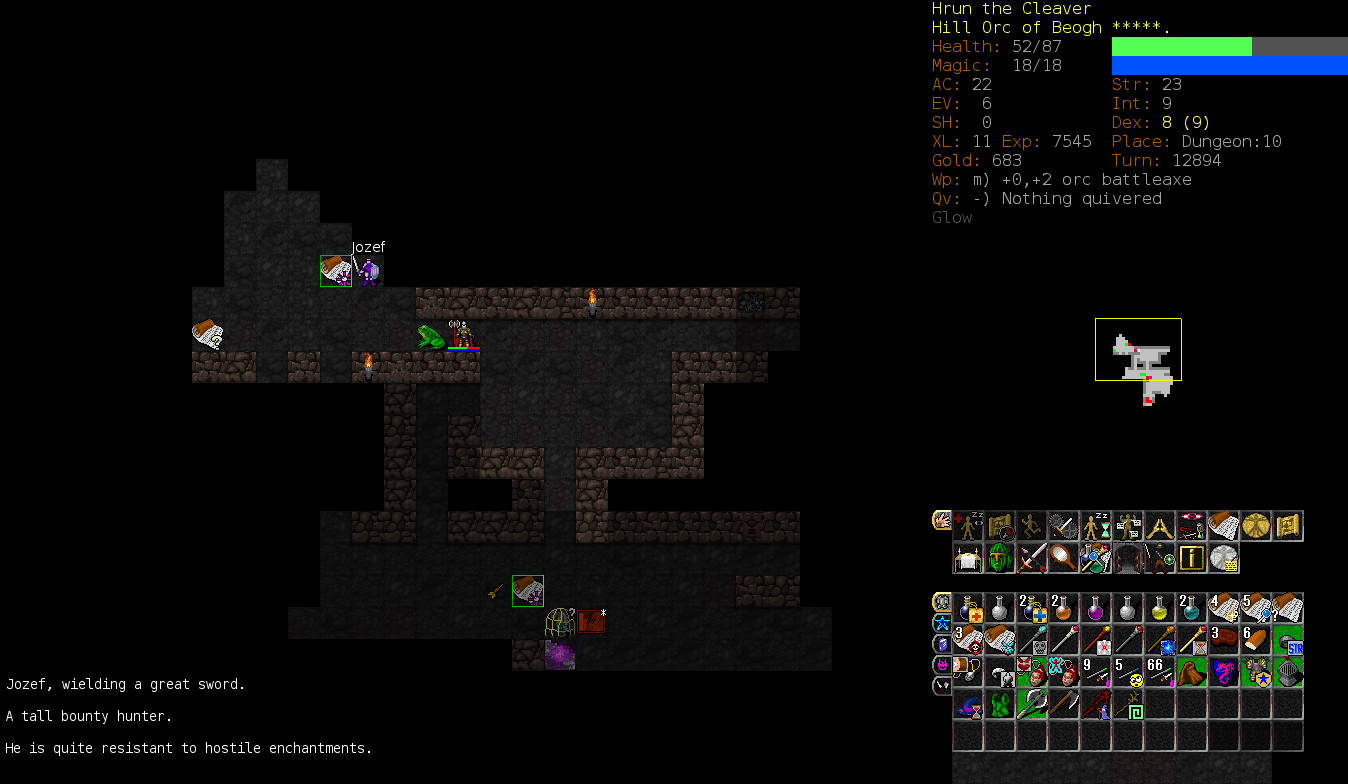
Task: Click the rest command with hourglass icon
Action: (1096, 526)
